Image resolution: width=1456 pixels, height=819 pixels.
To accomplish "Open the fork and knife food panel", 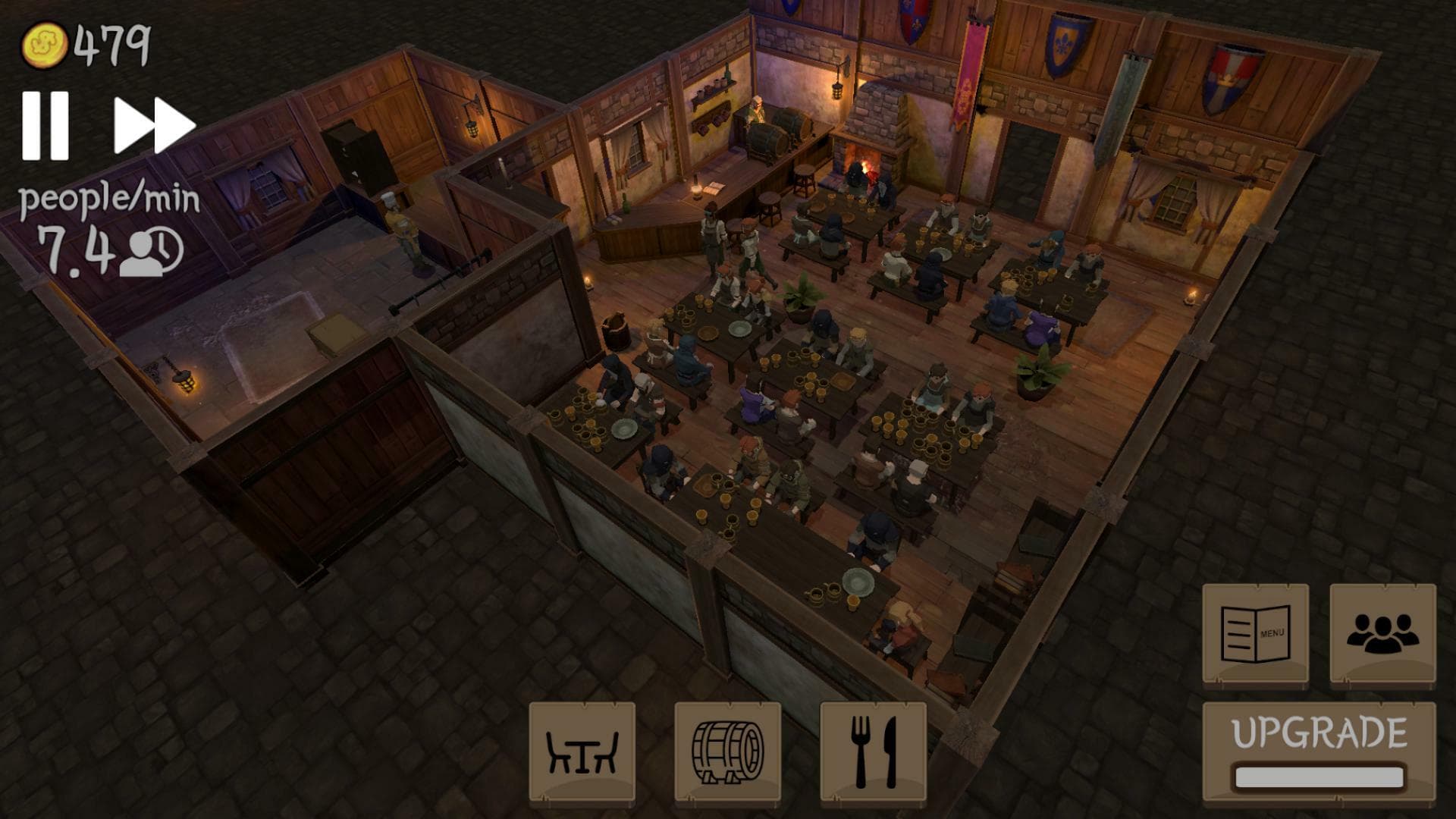I will point(873,752).
